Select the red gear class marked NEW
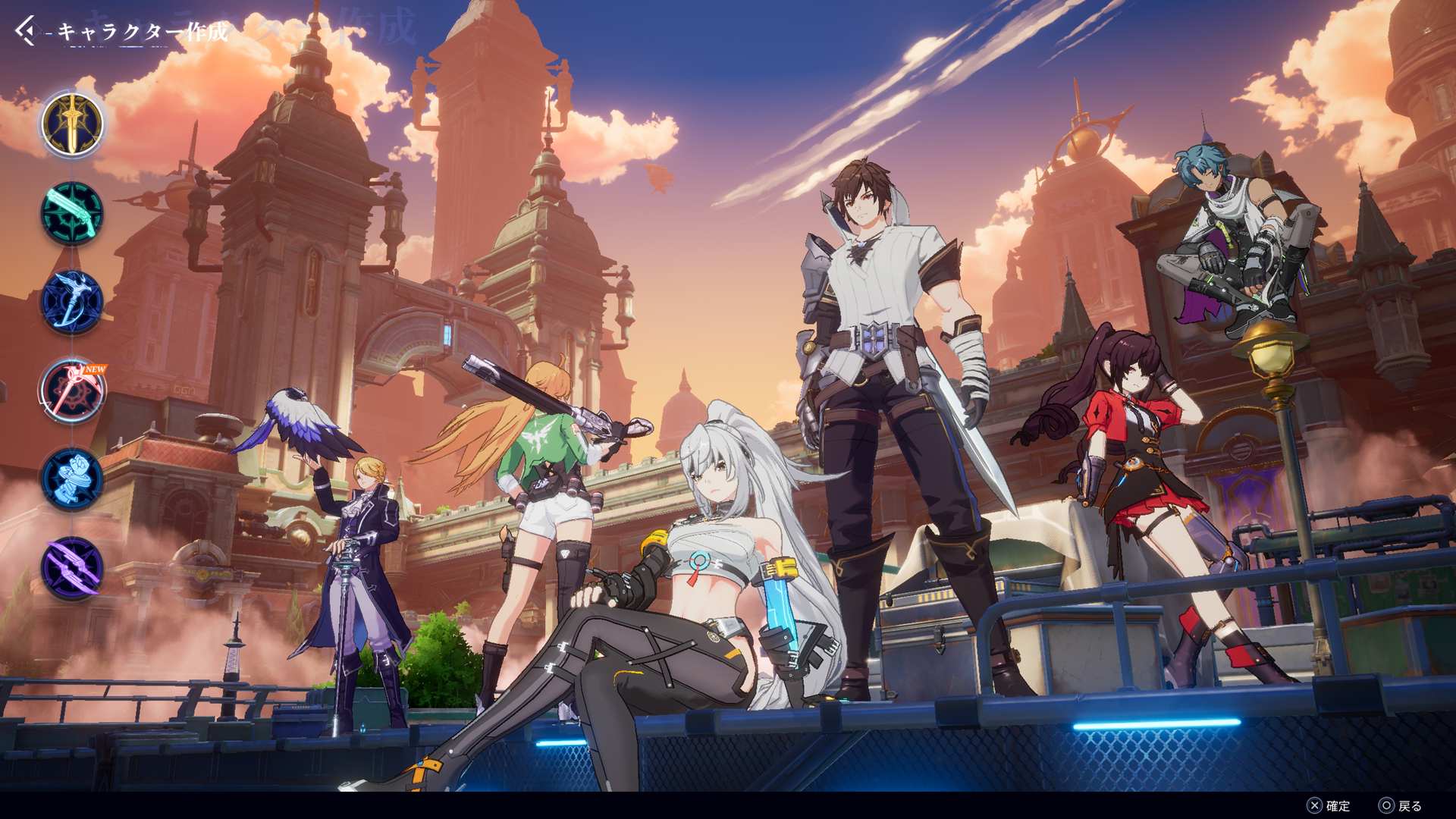This screenshot has height=819, width=1456. pos(72,391)
